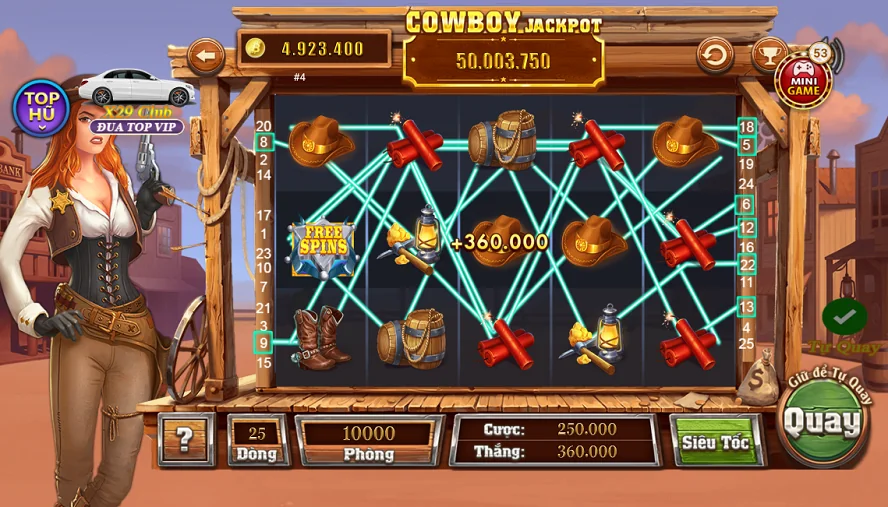Open the question mark help panel
The width and height of the screenshot is (888, 507).
pyautogui.click(x=186, y=440)
